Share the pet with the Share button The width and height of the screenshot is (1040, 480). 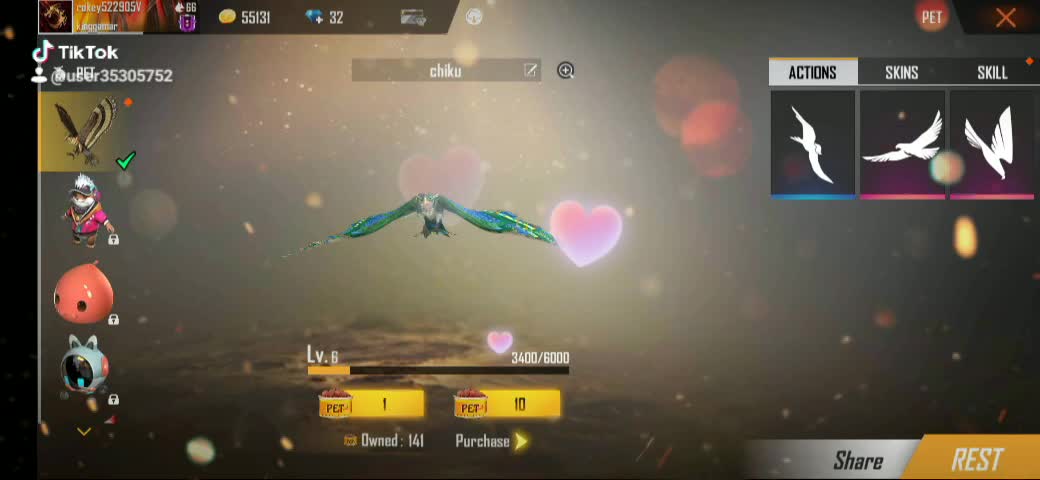[857, 460]
